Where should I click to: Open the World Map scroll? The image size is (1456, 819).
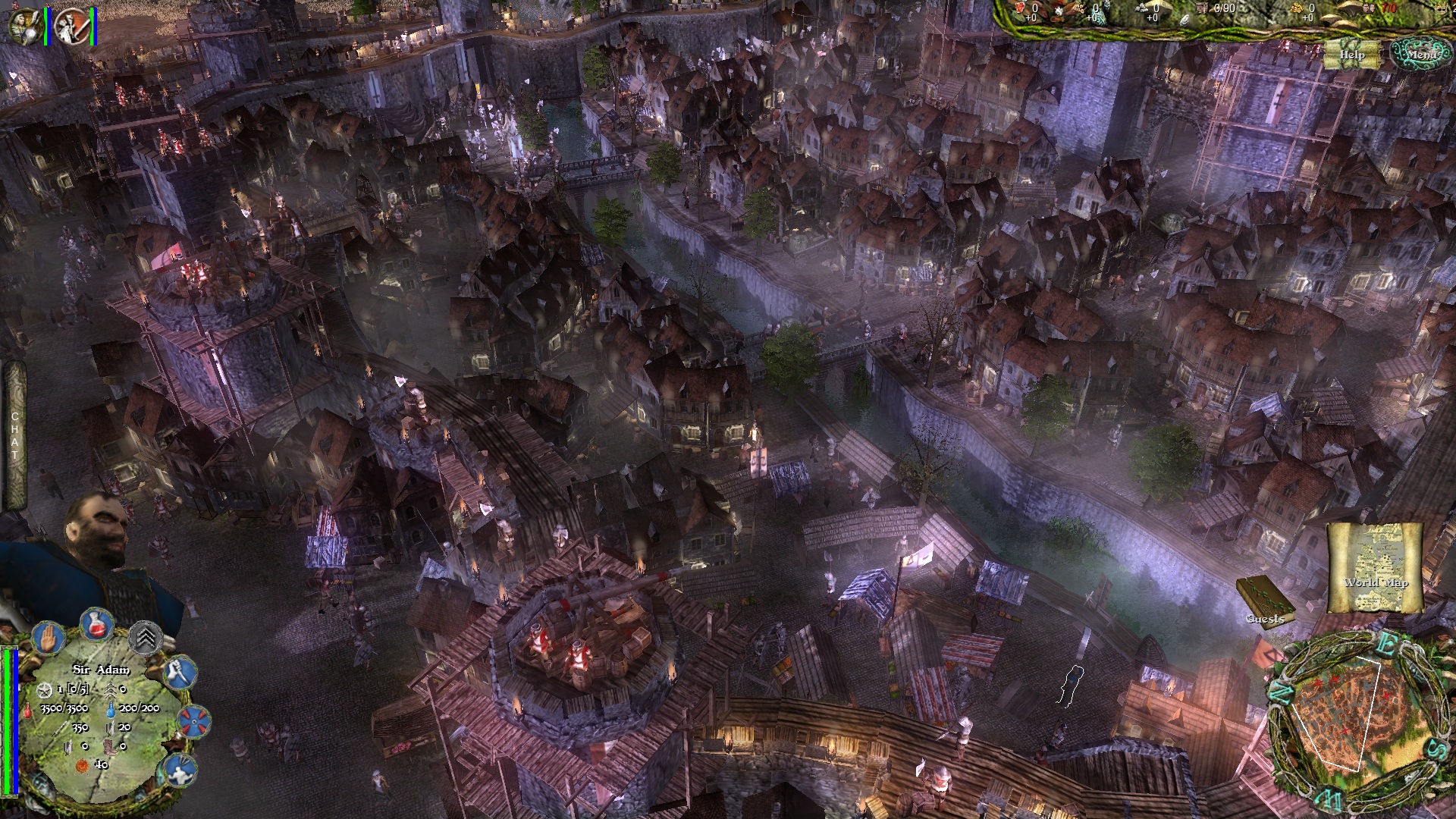click(x=1376, y=569)
